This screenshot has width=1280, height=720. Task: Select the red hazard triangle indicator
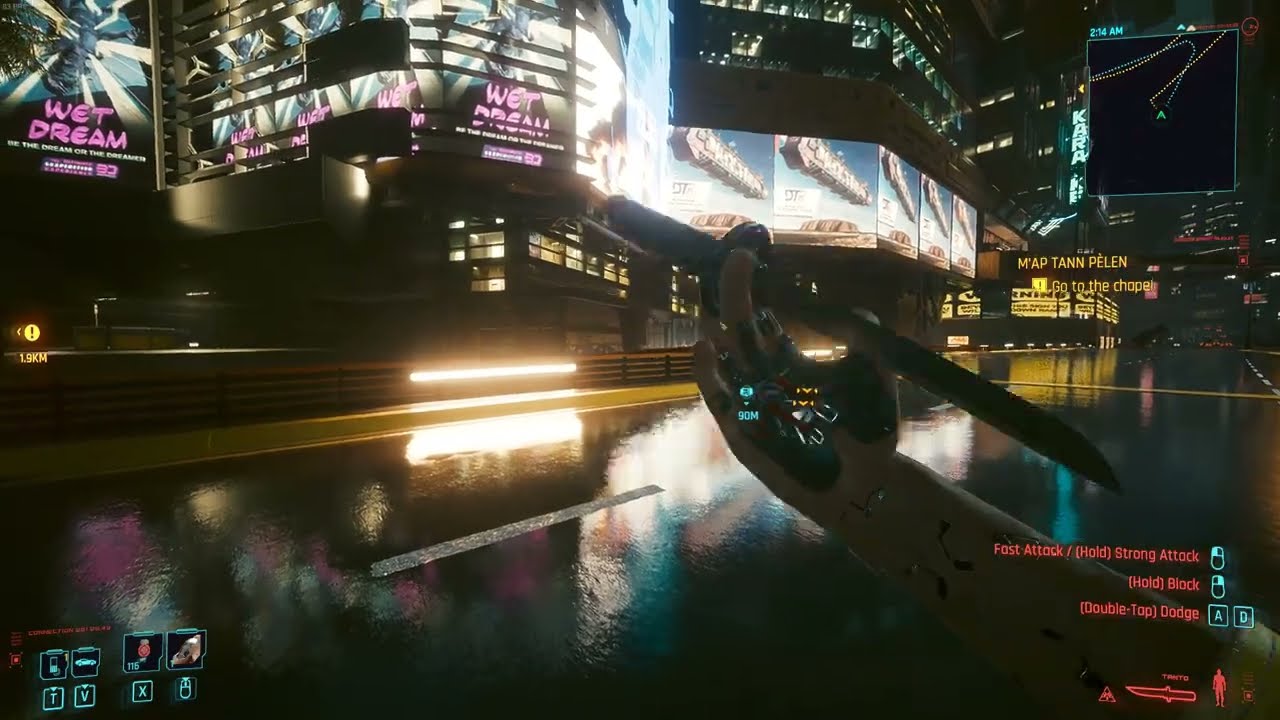(1107, 694)
